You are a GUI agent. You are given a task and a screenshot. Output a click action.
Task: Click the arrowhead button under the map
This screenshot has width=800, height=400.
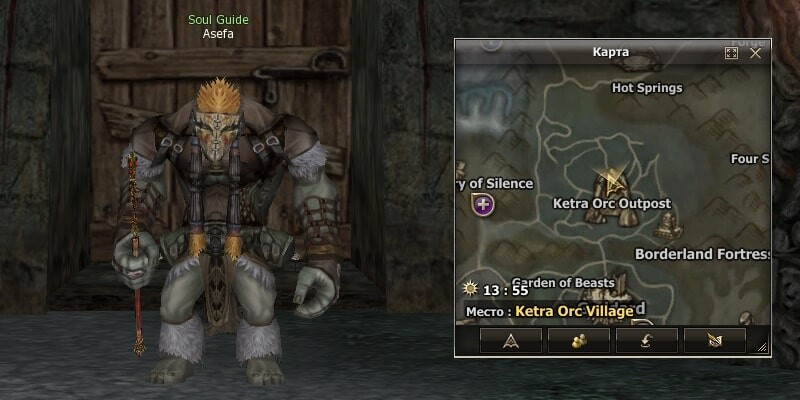tap(510, 341)
